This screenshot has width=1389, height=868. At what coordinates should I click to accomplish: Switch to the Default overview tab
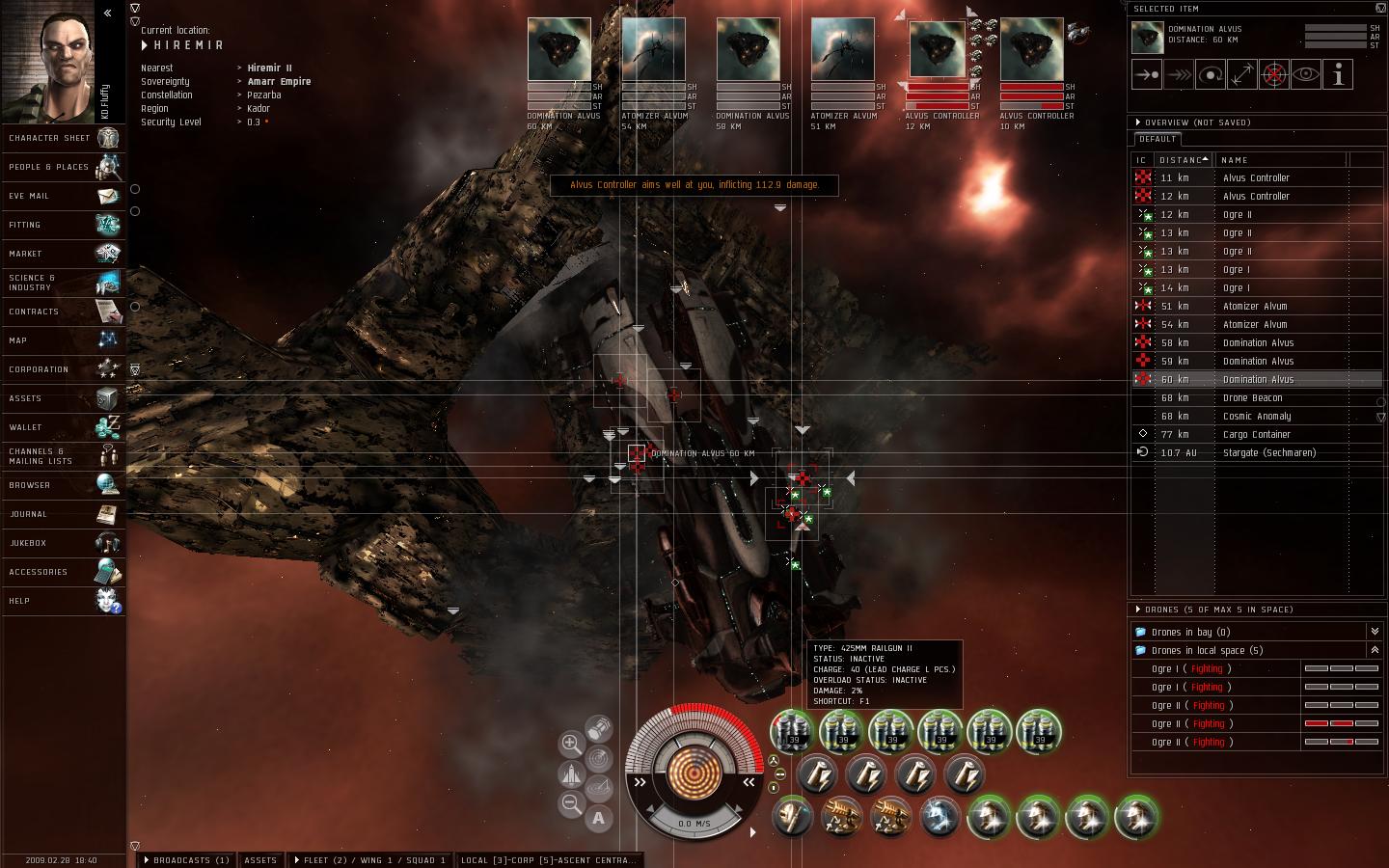pyautogui.click(x=1157, y=139)
